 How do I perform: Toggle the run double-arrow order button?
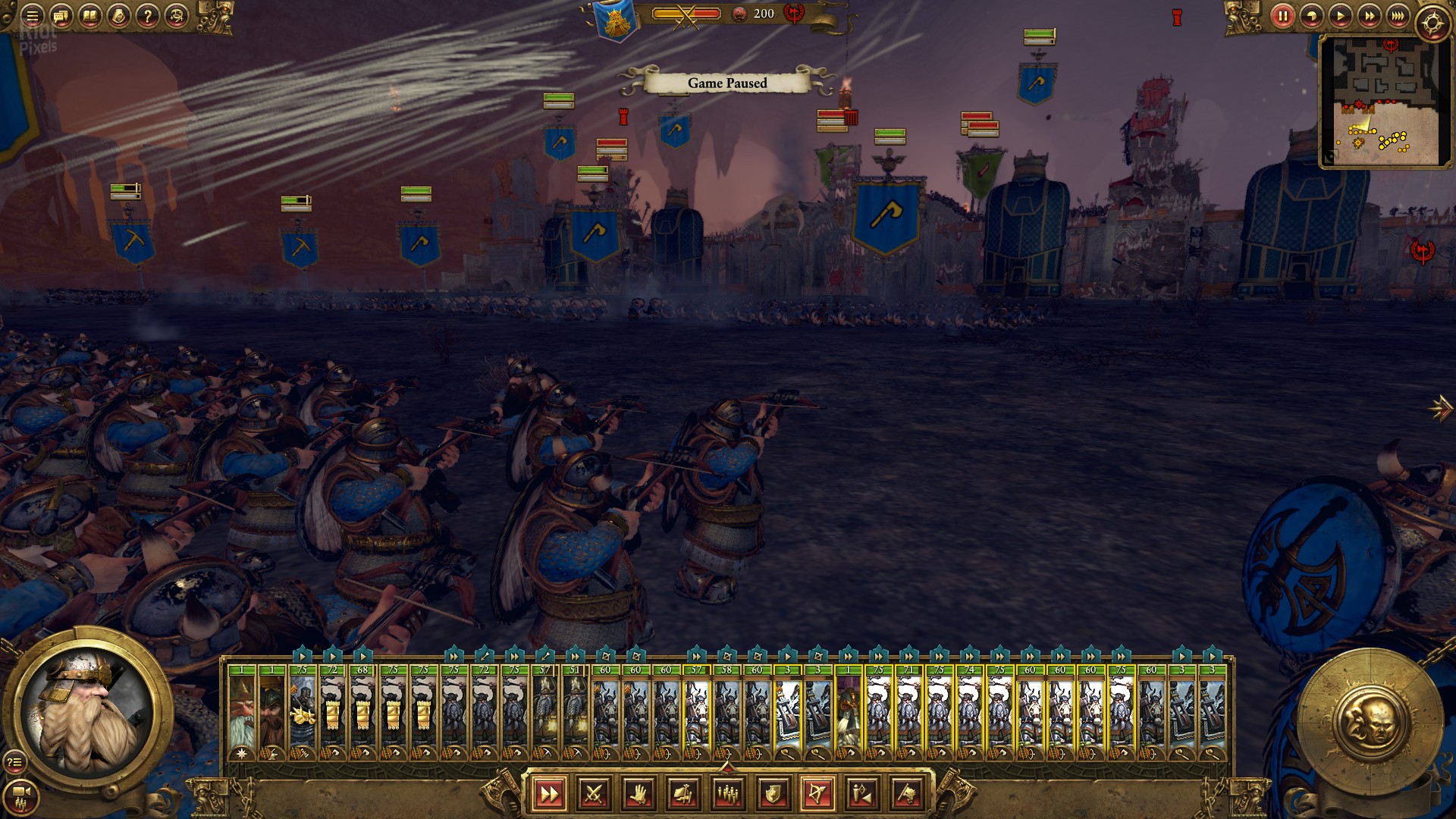pos(549,794)
